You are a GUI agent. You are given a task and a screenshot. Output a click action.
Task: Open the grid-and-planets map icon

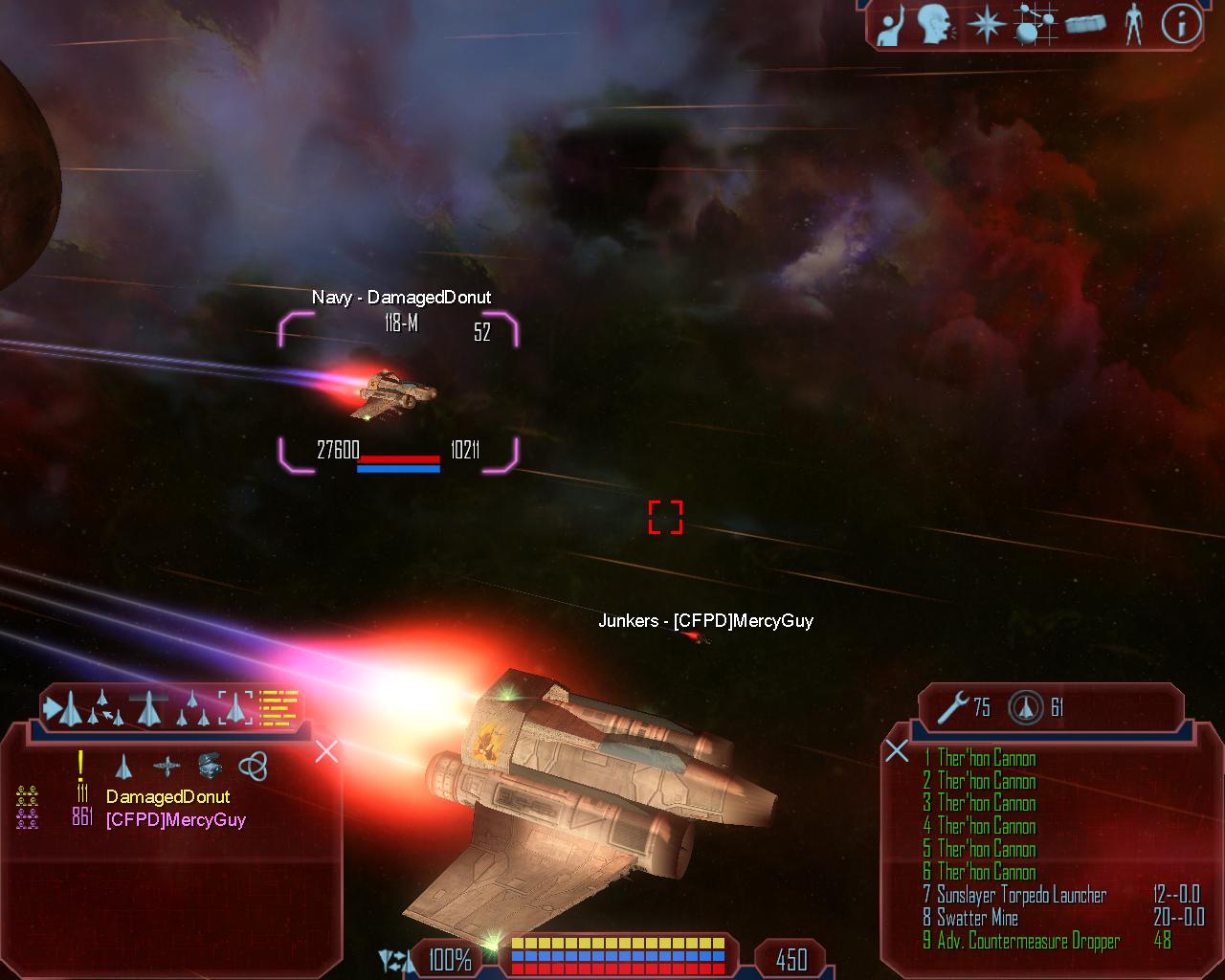click(1032, 25)
